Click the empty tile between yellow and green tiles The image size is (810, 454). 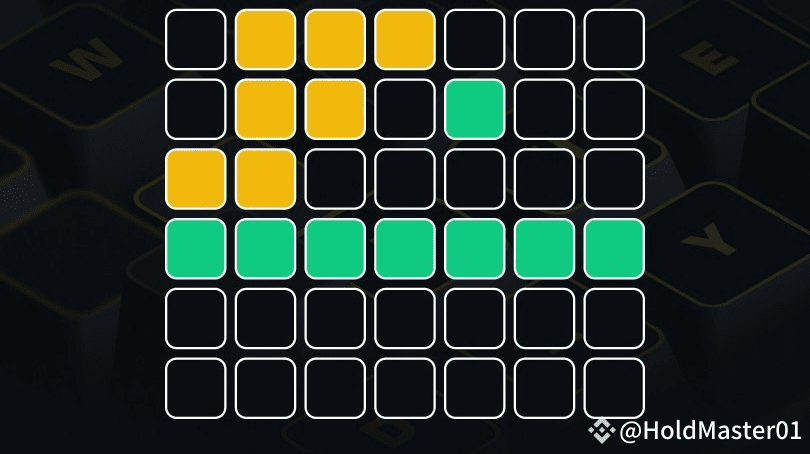click(405, 109)
